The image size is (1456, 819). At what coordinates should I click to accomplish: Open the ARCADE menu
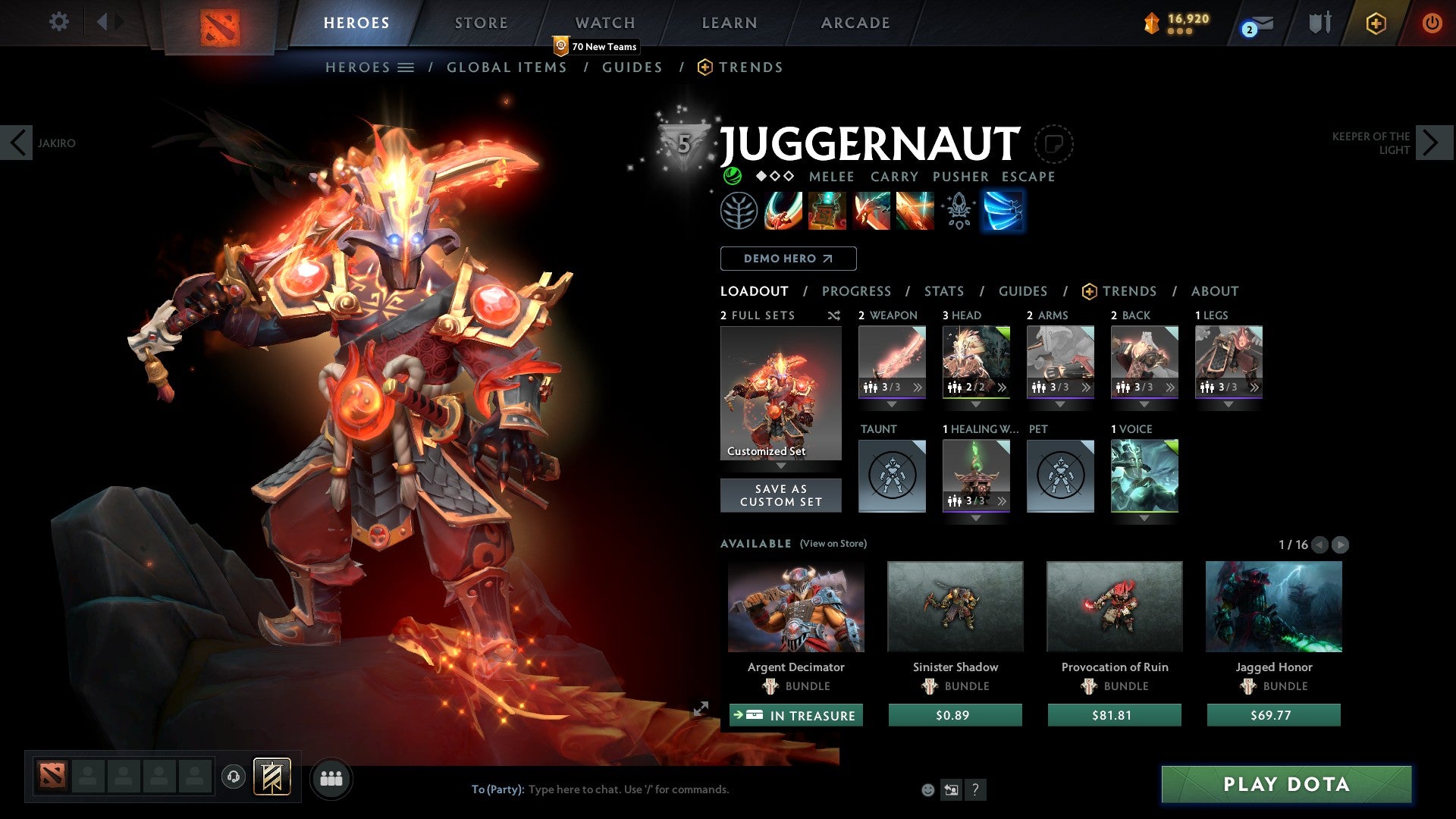tap(855, 22)
